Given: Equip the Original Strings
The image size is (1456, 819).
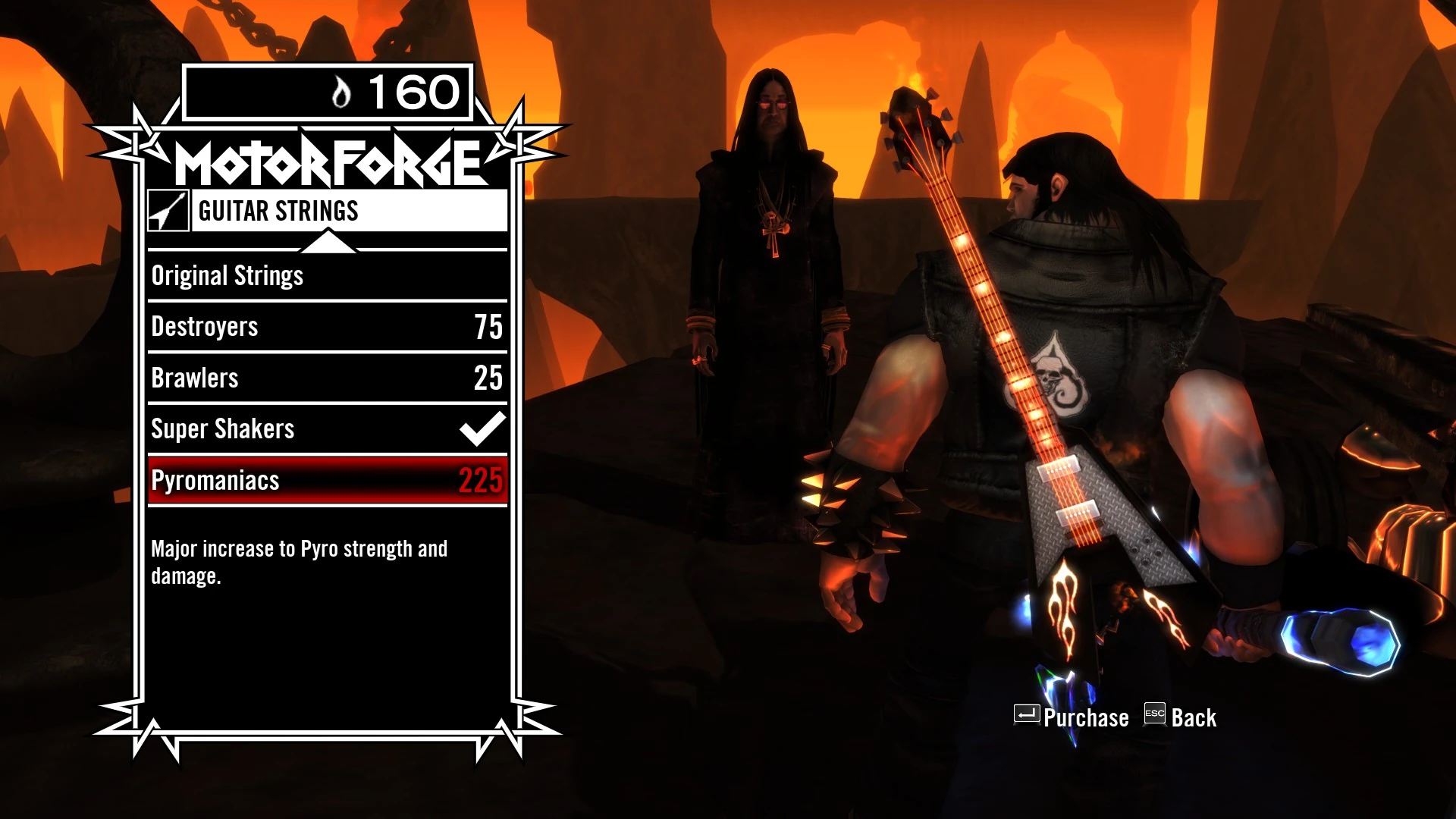Looking at the screenshot, I should tap(227, 275).
